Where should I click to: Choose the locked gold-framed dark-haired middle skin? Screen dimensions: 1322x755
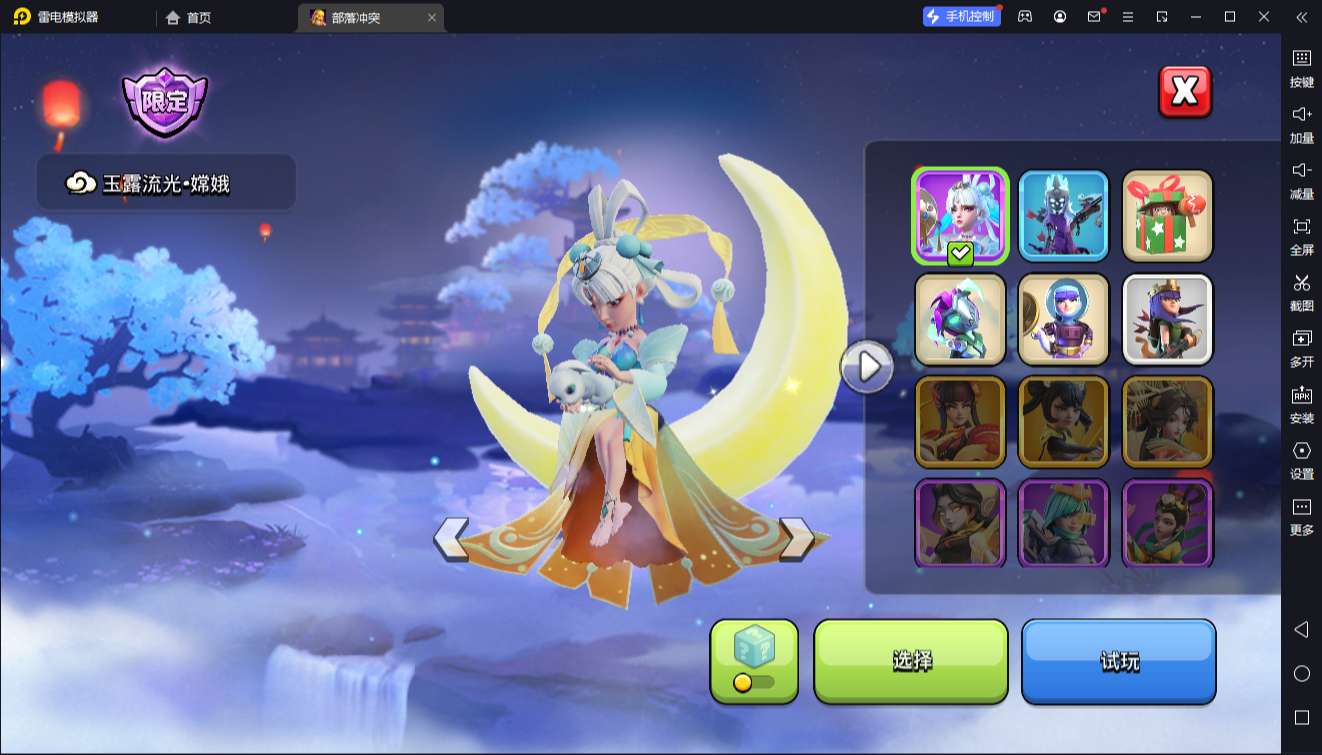[1063, 422]
